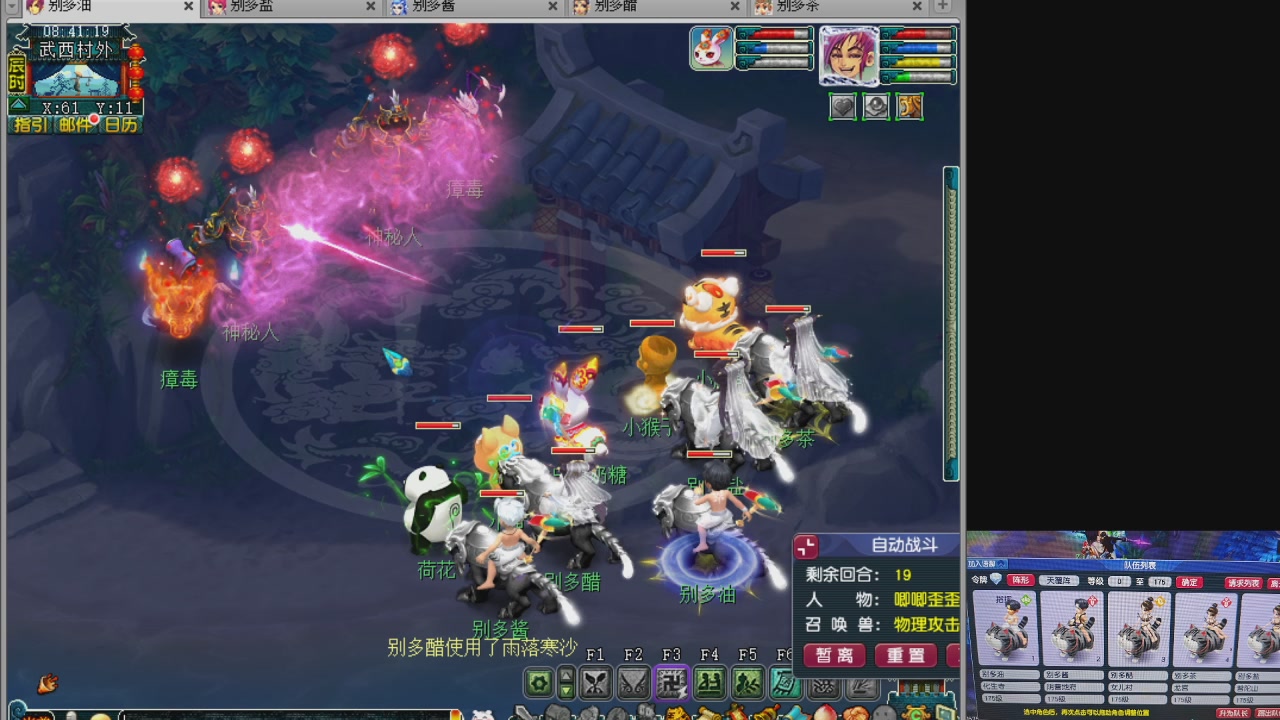
Task: Open the 天罡阵 formation dropdown
Action: pyautogui.click(x=1059, y=581)
